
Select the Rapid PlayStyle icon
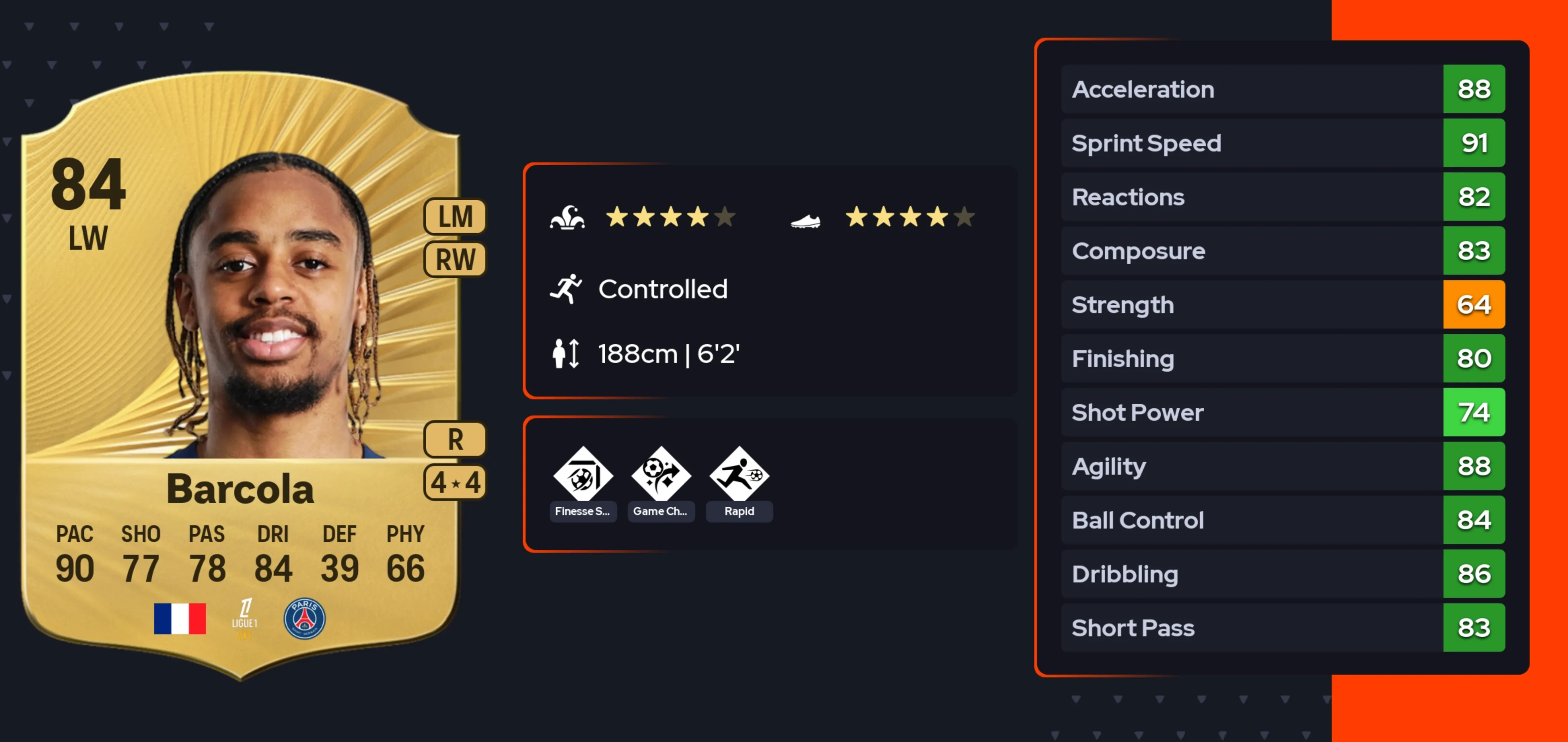(739, 475)
